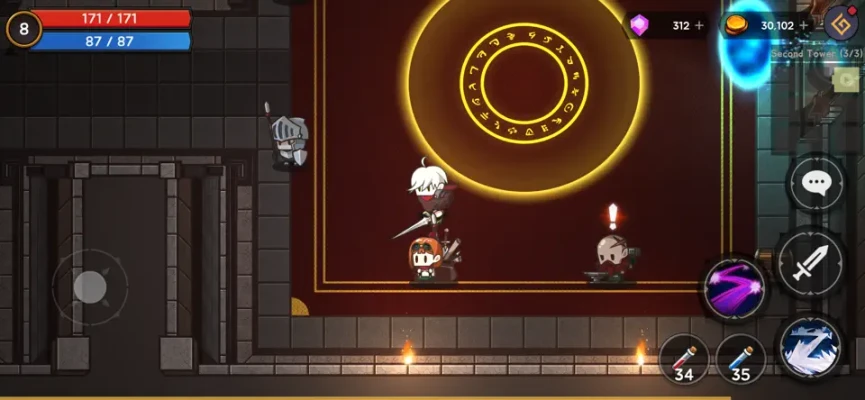Click the small camera icon under Second Tower

click(x=846, y=80)
